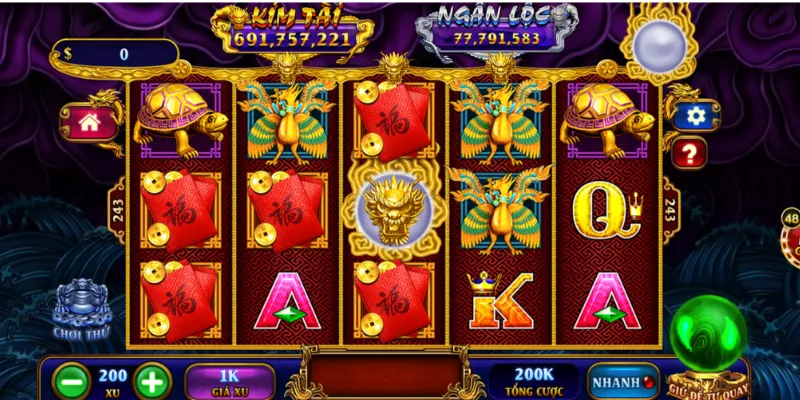800x400 pixels.
Task: Show the question mark help screen
Action: pos(689,153)
